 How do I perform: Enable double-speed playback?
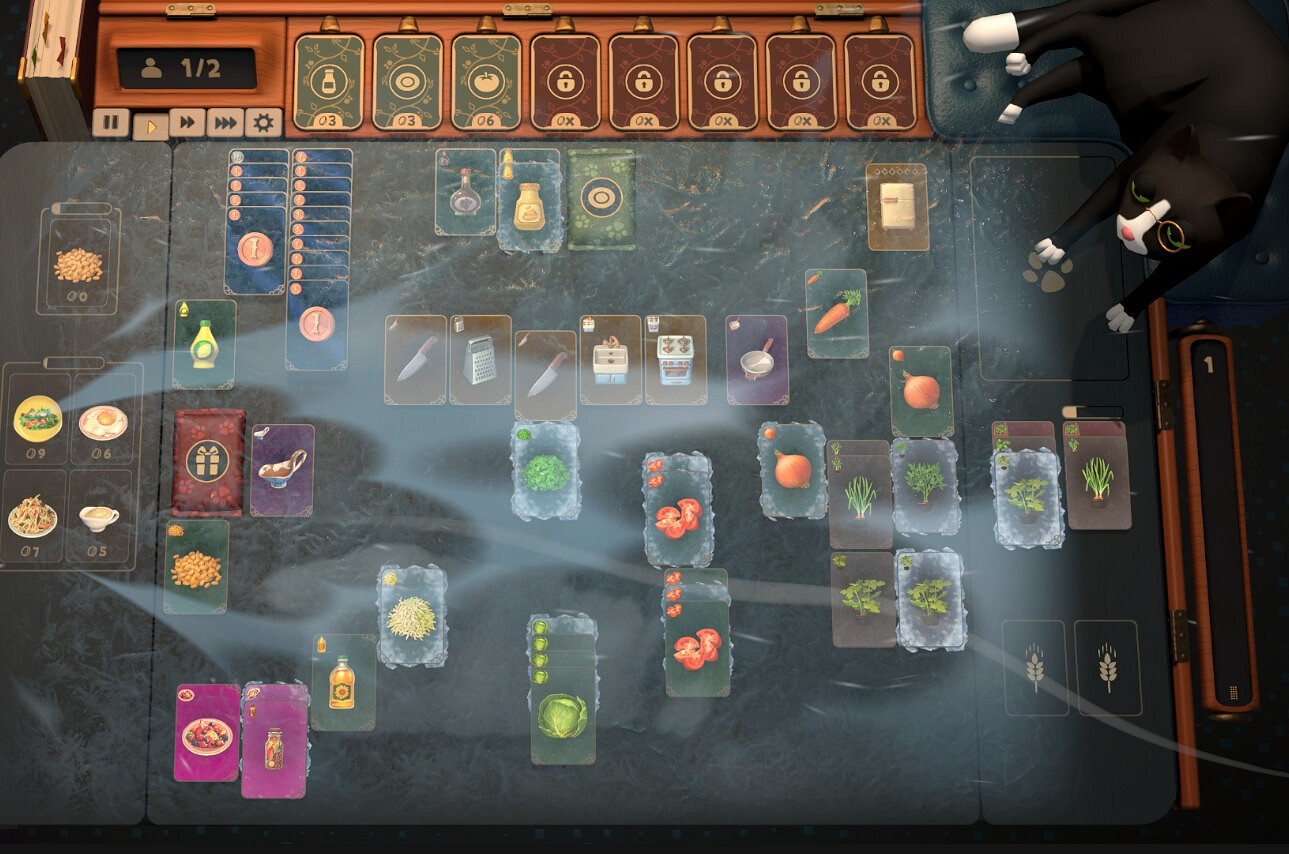click(x=188, y=123)
